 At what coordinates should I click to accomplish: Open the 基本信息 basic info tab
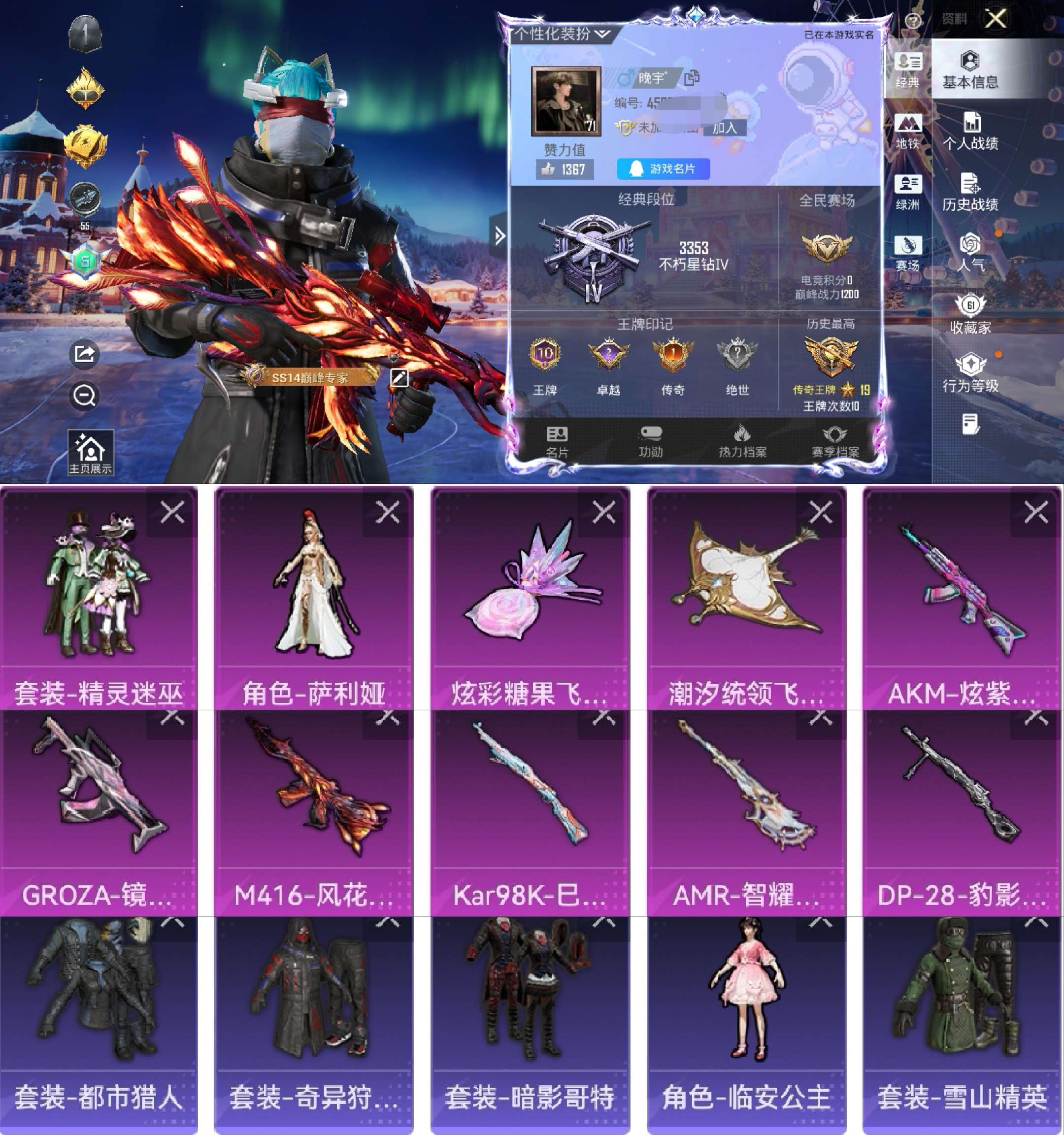(970, 69)
